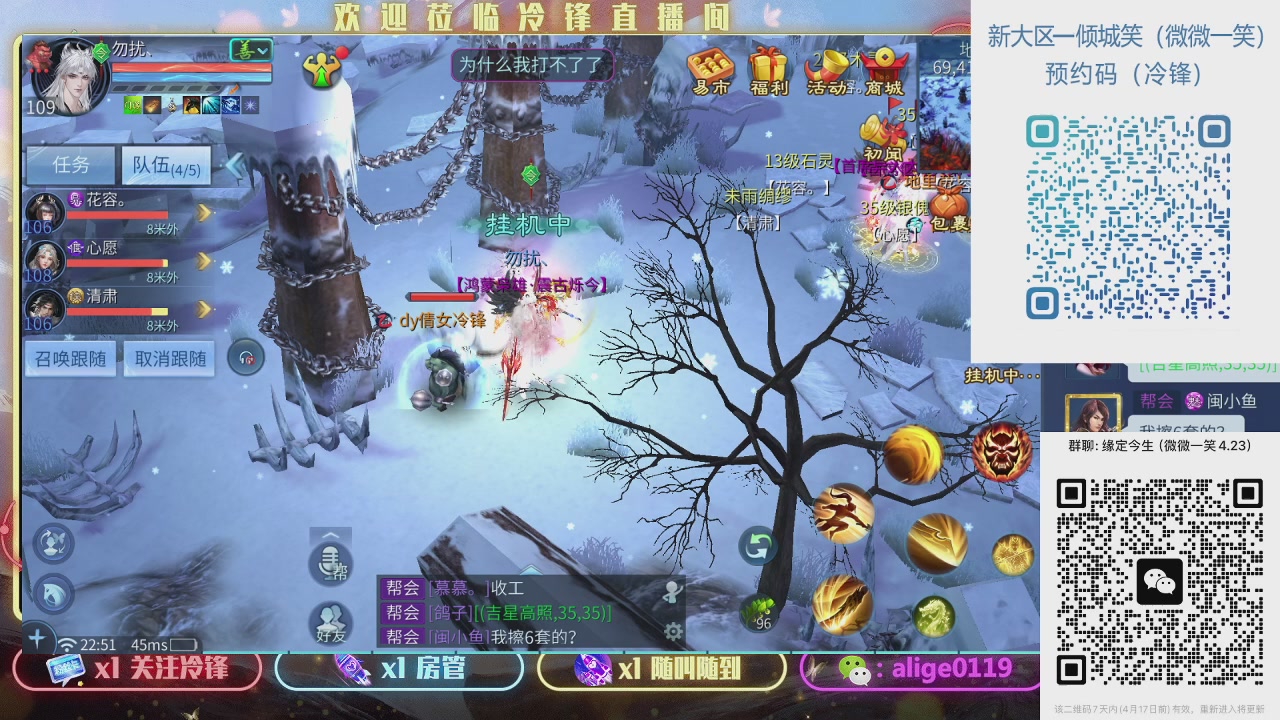This screenshot has width=1280, height=720.
Task: Open the 好友 friends list
Action: (331, 622)
